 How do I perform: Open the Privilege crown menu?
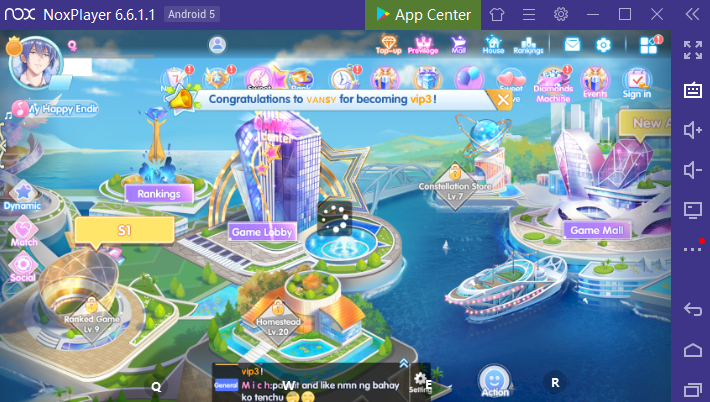(423, 44)
